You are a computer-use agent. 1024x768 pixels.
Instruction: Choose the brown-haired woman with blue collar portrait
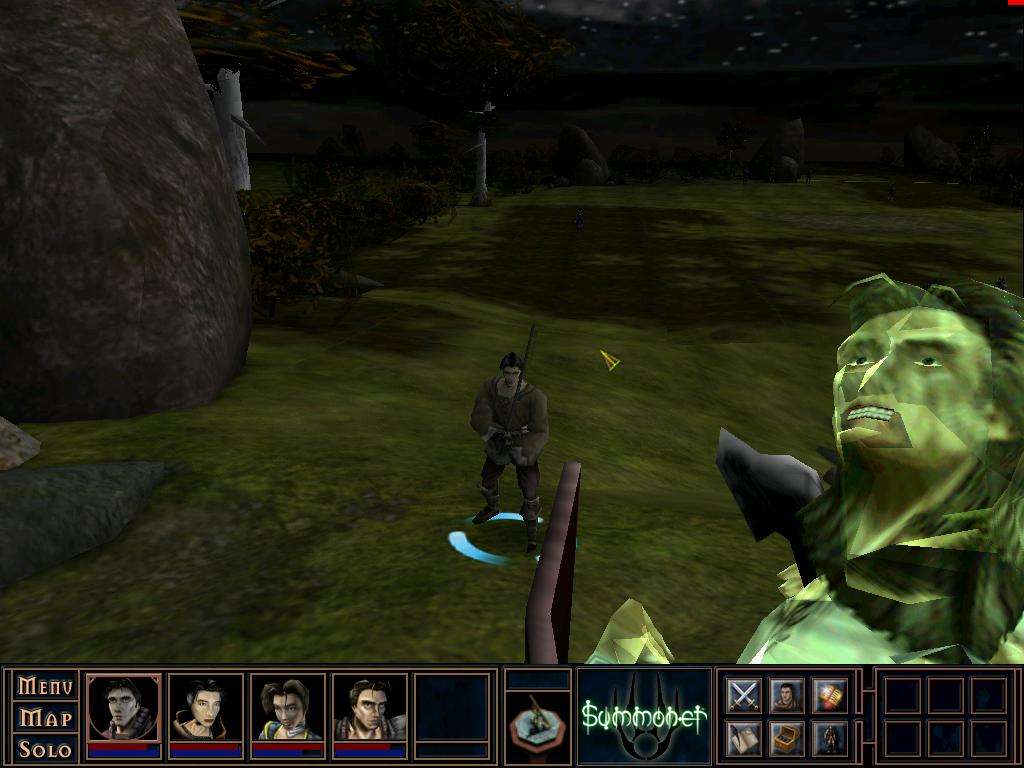(288, 708)
